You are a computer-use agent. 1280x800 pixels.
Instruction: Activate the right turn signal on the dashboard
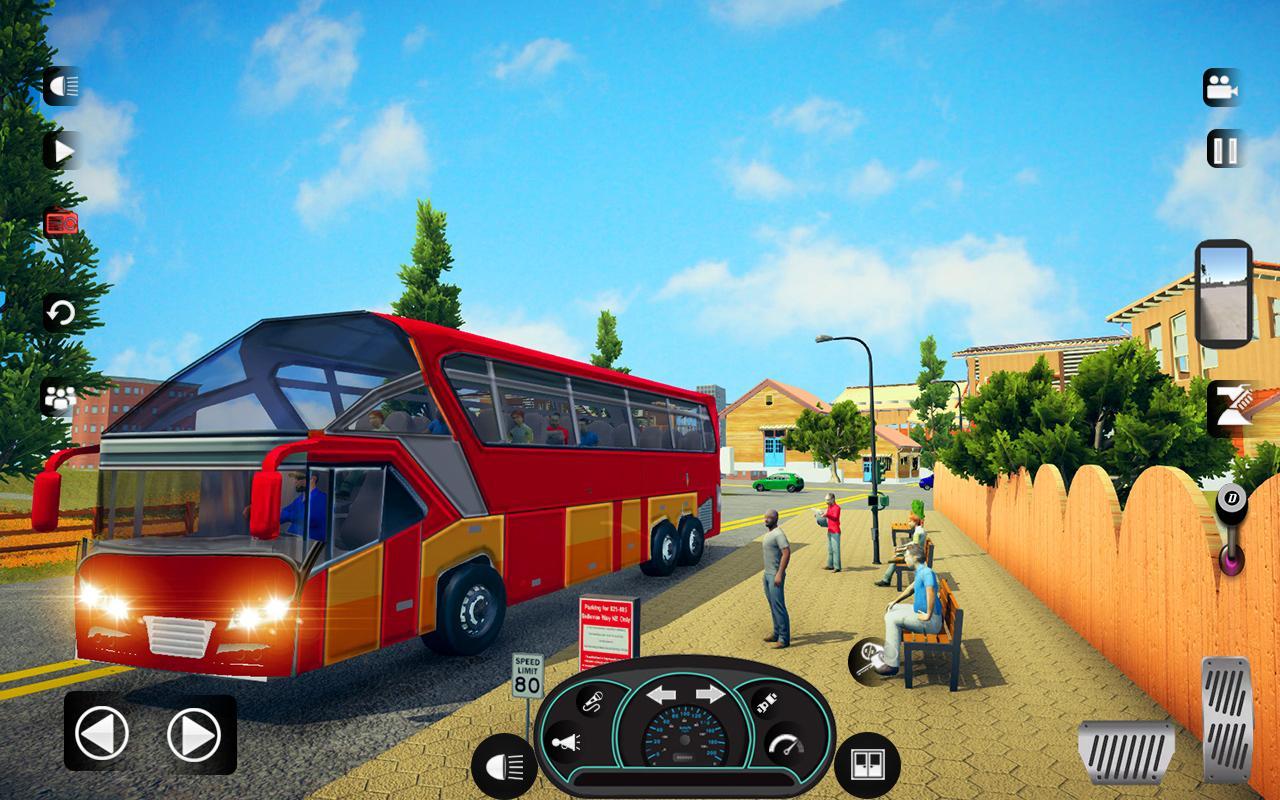coord(710,694)
